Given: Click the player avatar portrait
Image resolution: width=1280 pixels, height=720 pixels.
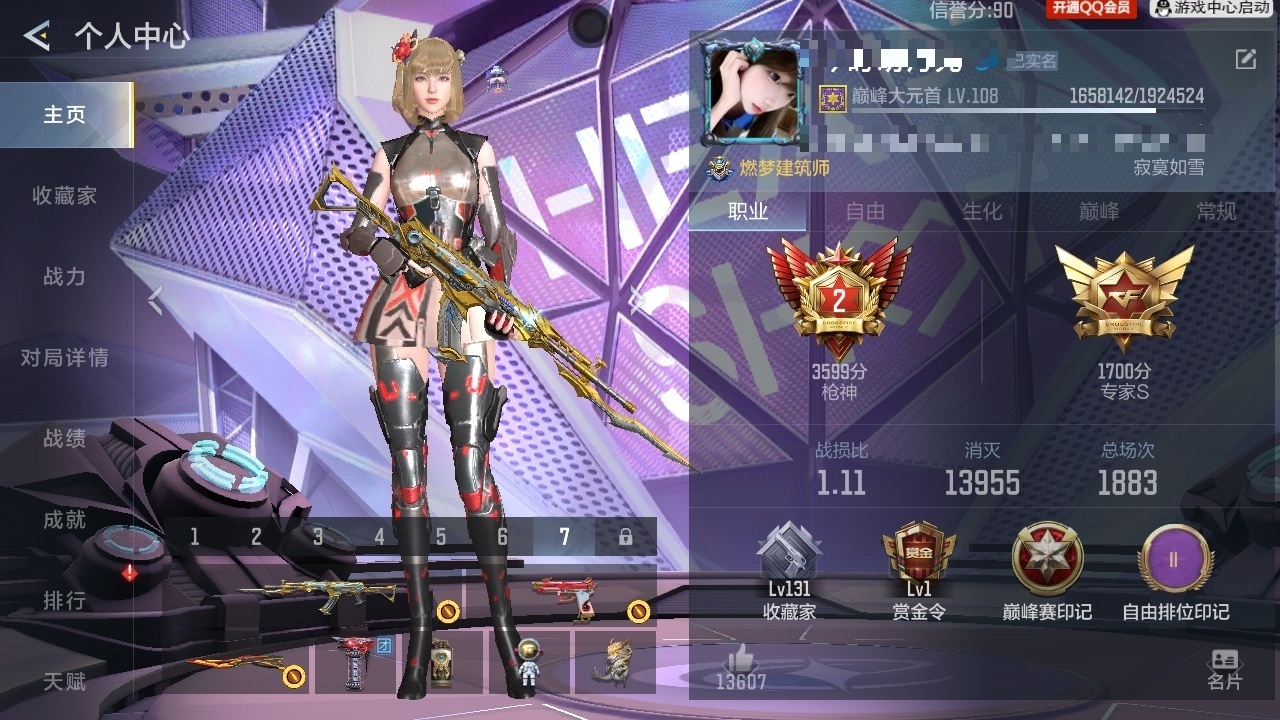Looking at the screenshot, I should pos(753,93).
